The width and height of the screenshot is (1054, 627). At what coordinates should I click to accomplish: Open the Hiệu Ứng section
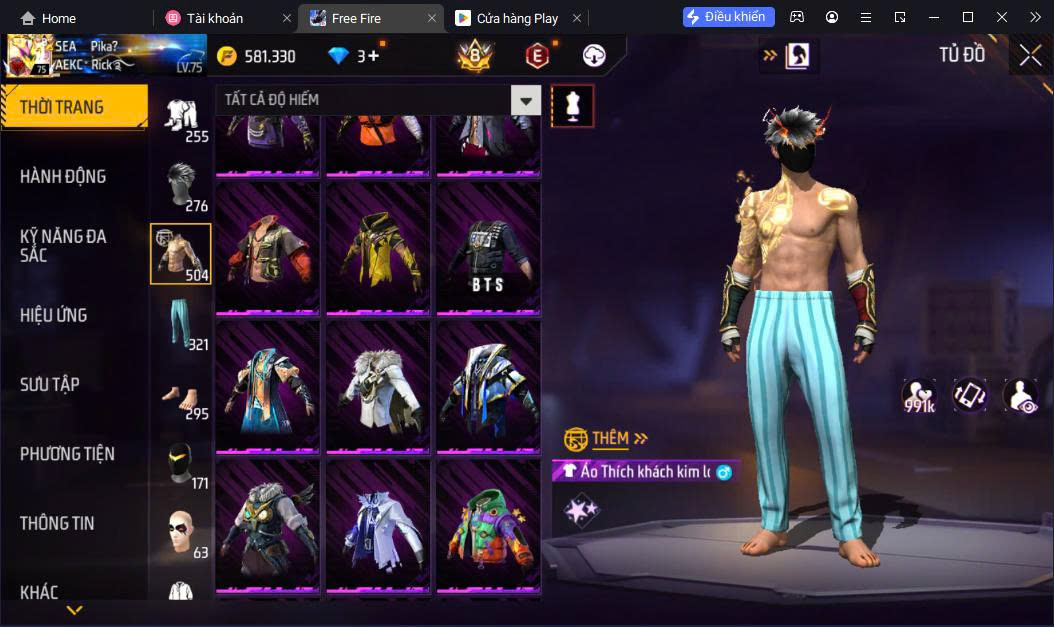click(x=54, y=316)
